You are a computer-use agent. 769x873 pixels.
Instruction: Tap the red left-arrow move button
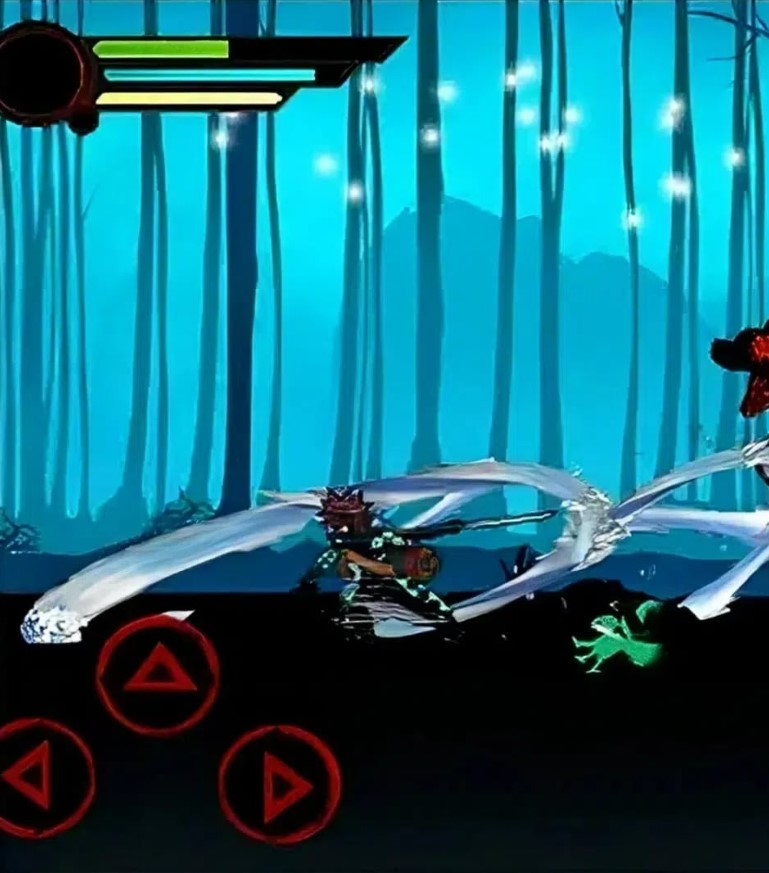click(37, 777)
